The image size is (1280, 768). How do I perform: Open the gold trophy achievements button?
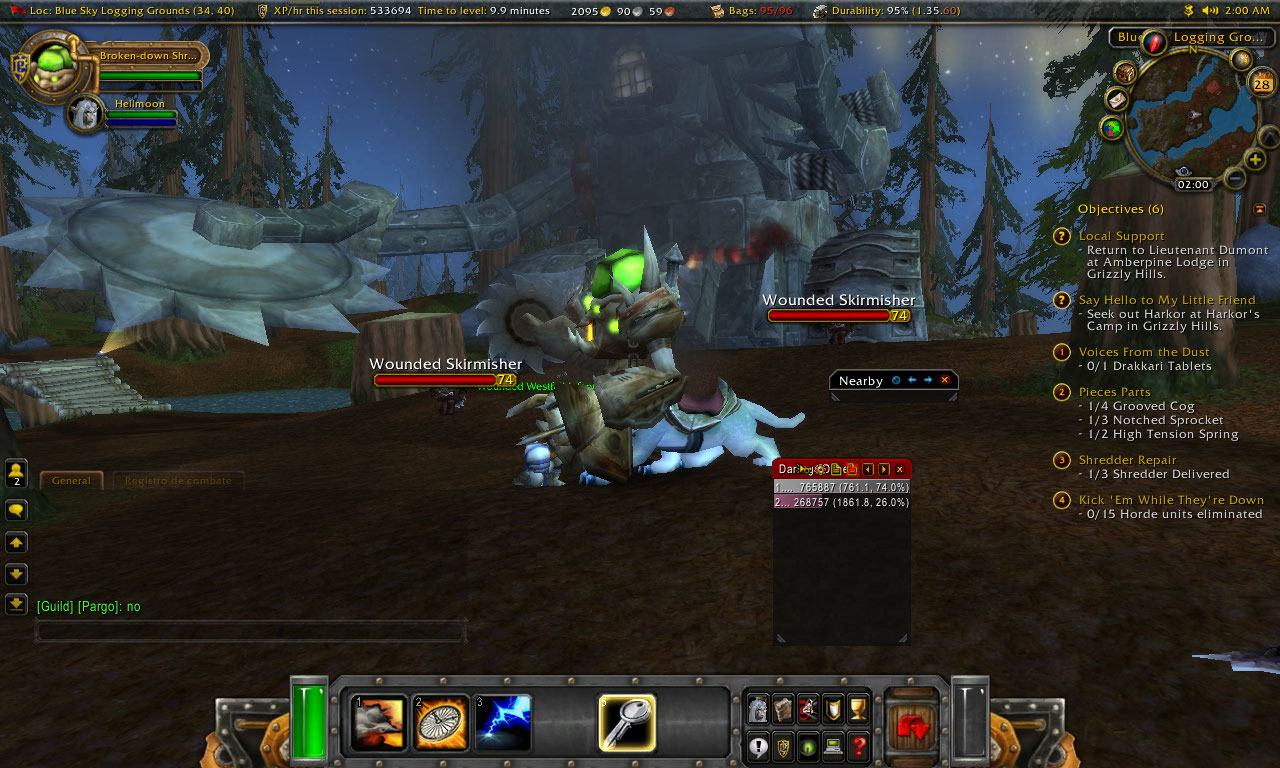click(858, 709)
